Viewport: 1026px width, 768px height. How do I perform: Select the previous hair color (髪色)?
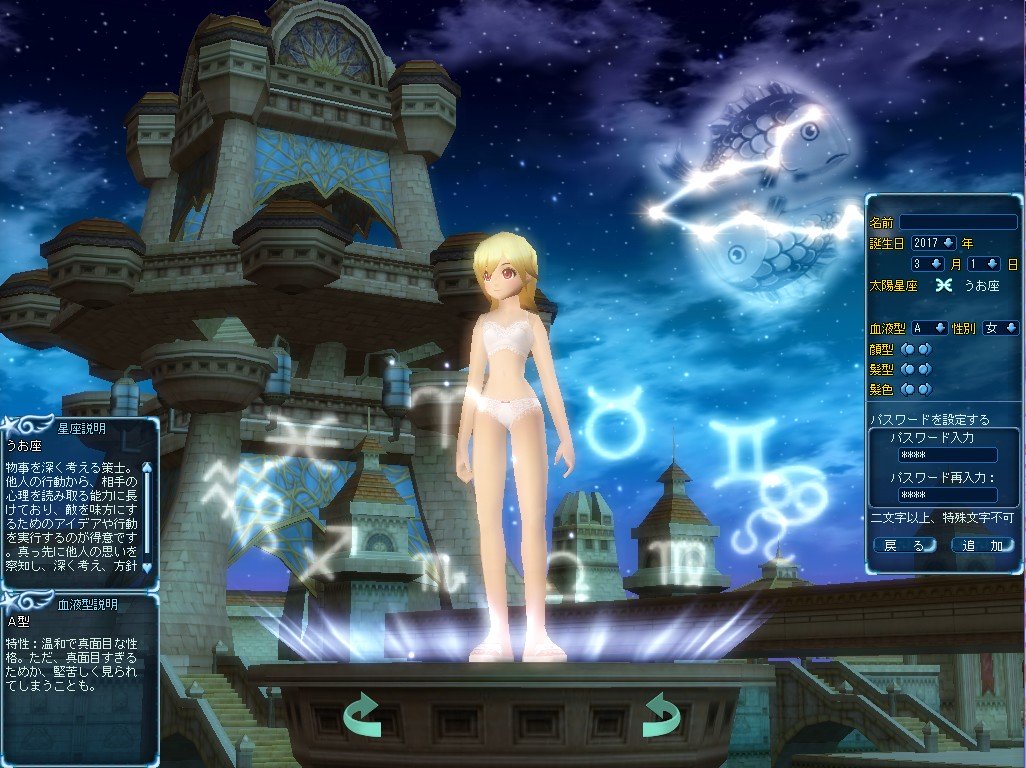(908, 389)
